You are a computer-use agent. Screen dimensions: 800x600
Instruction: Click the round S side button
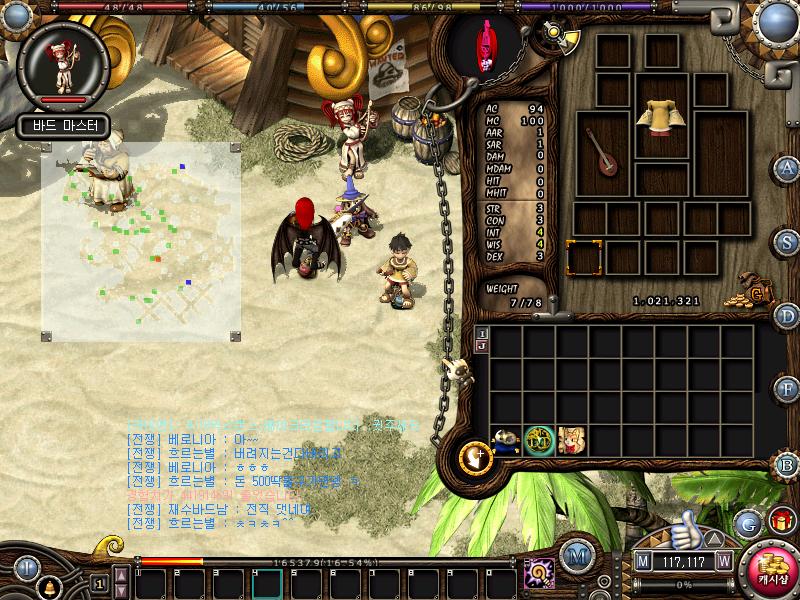point(788,242)
